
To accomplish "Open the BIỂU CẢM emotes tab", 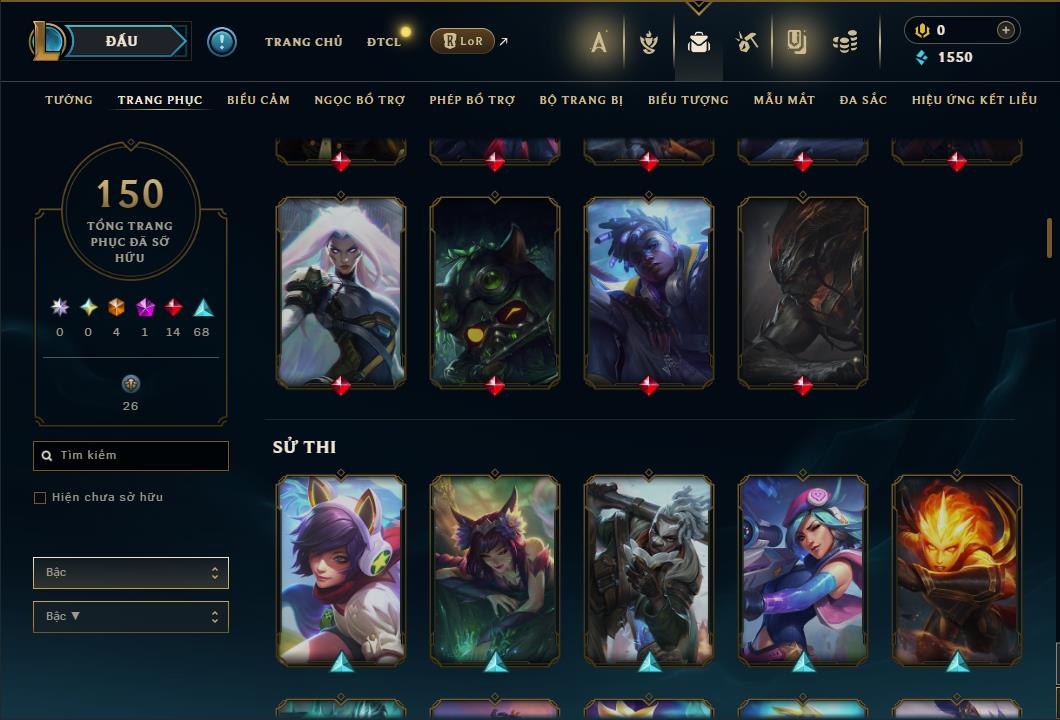I will 258,100.
